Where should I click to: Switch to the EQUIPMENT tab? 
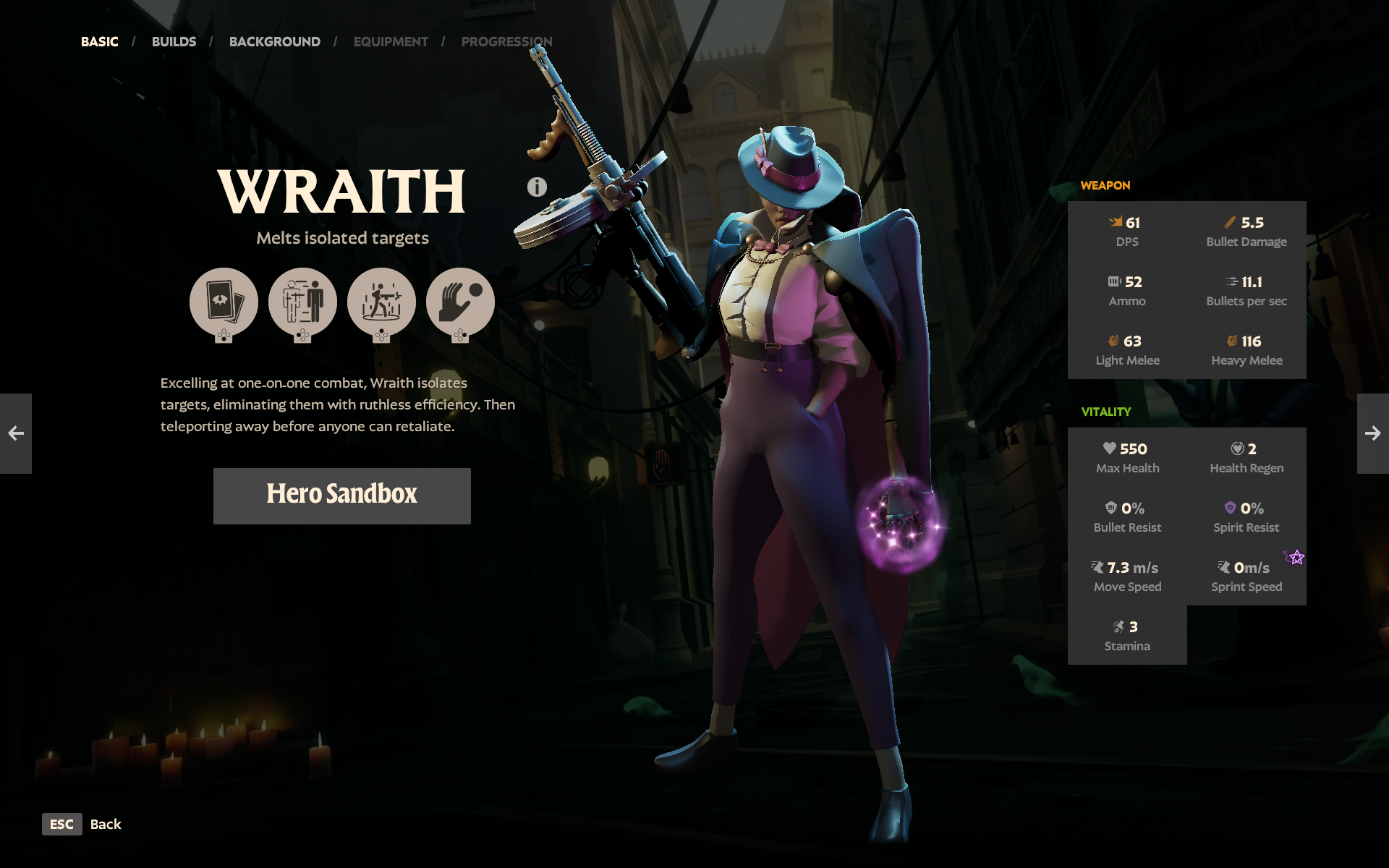click(391, 41)
